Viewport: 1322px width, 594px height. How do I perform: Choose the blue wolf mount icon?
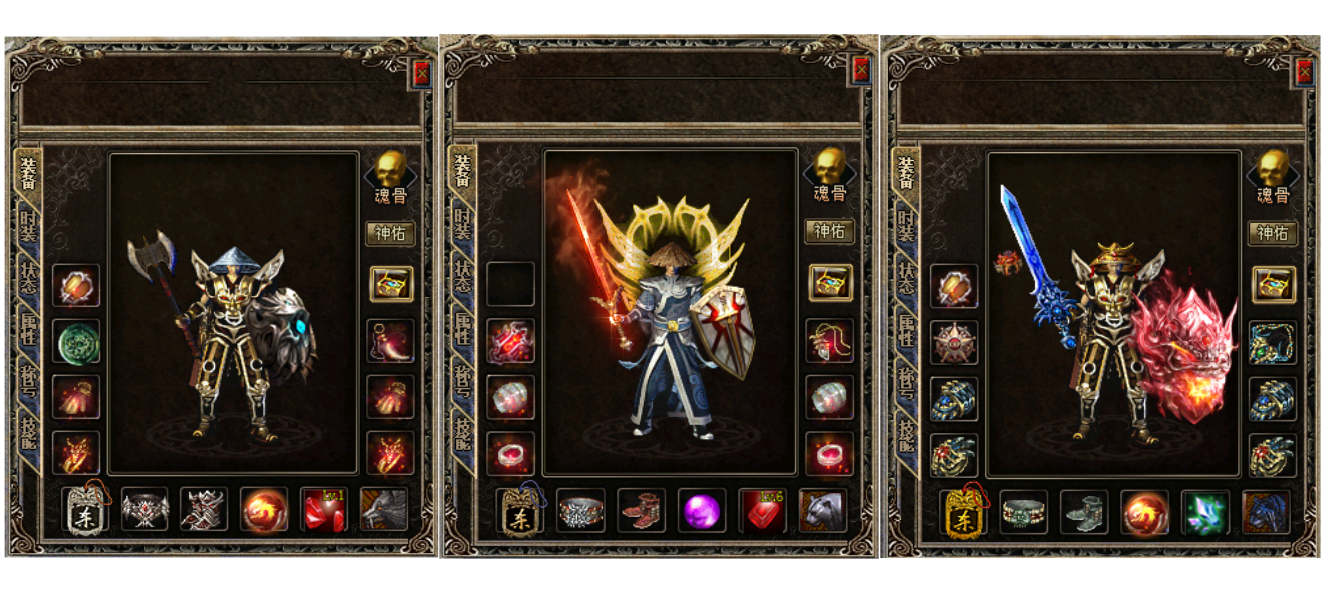click(1265, 512)
